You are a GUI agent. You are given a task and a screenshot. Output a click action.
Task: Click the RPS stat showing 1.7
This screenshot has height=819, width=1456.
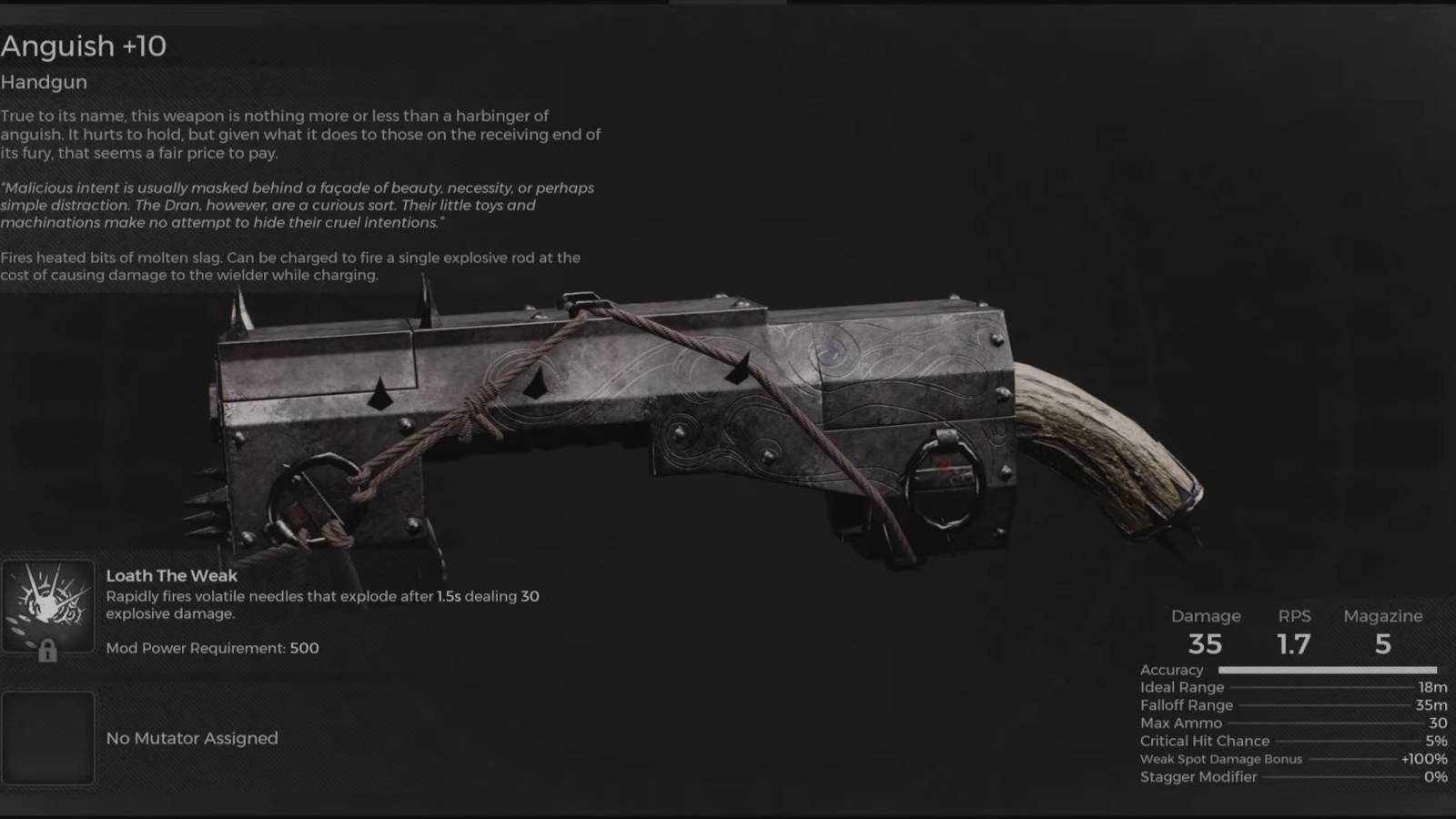click(x=1295, y=643)
